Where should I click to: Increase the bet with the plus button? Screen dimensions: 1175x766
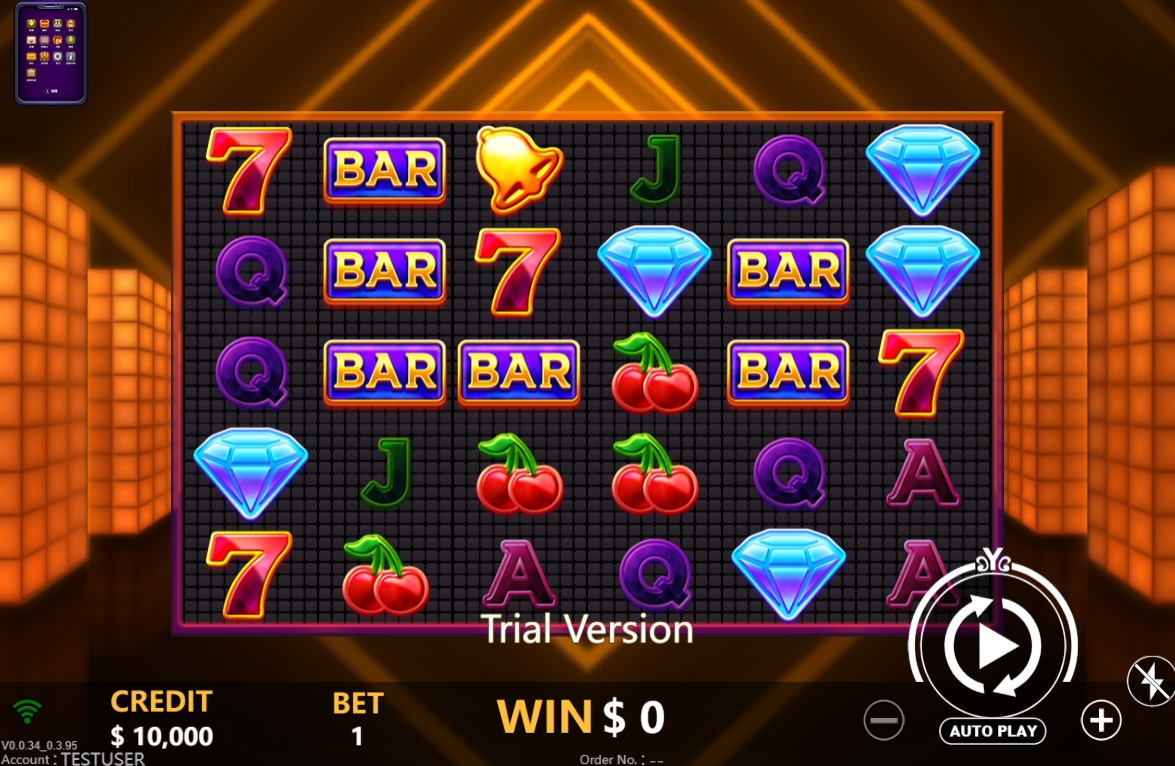point(1100,719)
